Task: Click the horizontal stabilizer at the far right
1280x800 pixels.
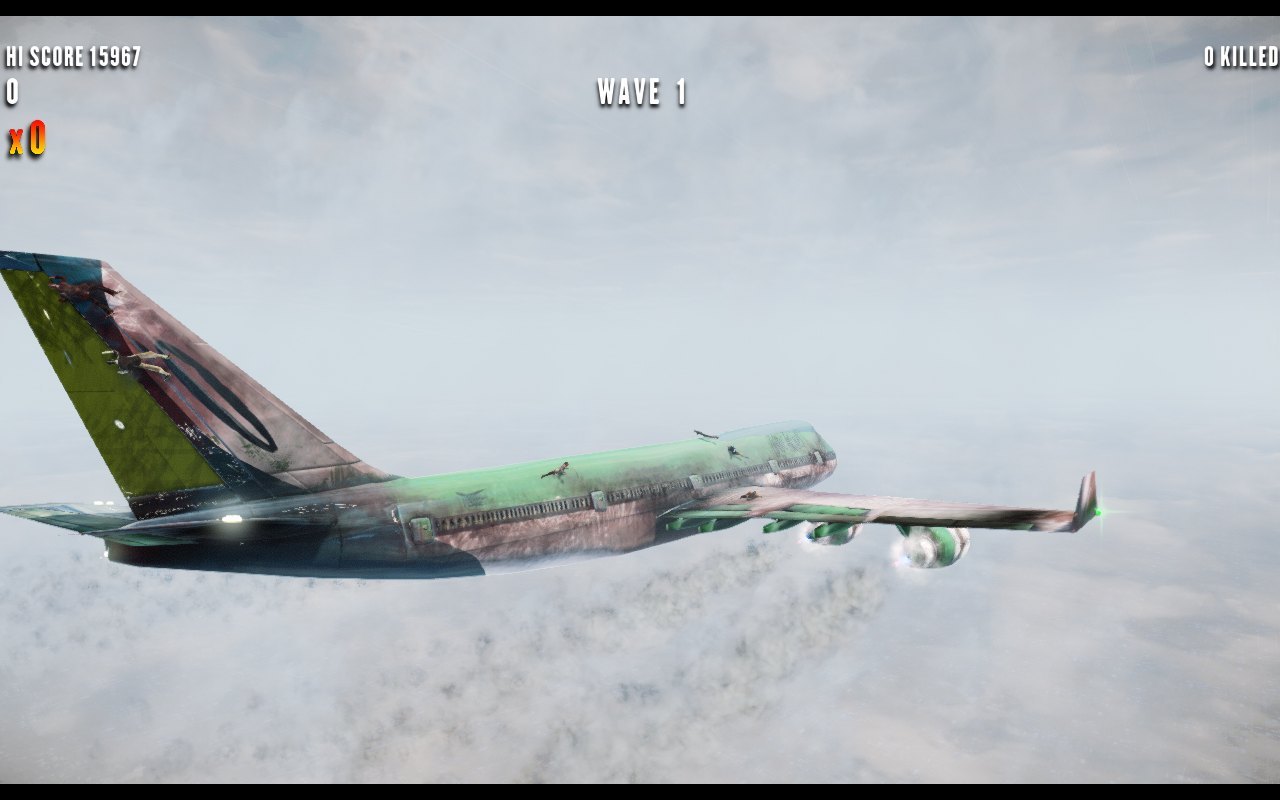Action: pyautogui.click(x=1090, y=496)
